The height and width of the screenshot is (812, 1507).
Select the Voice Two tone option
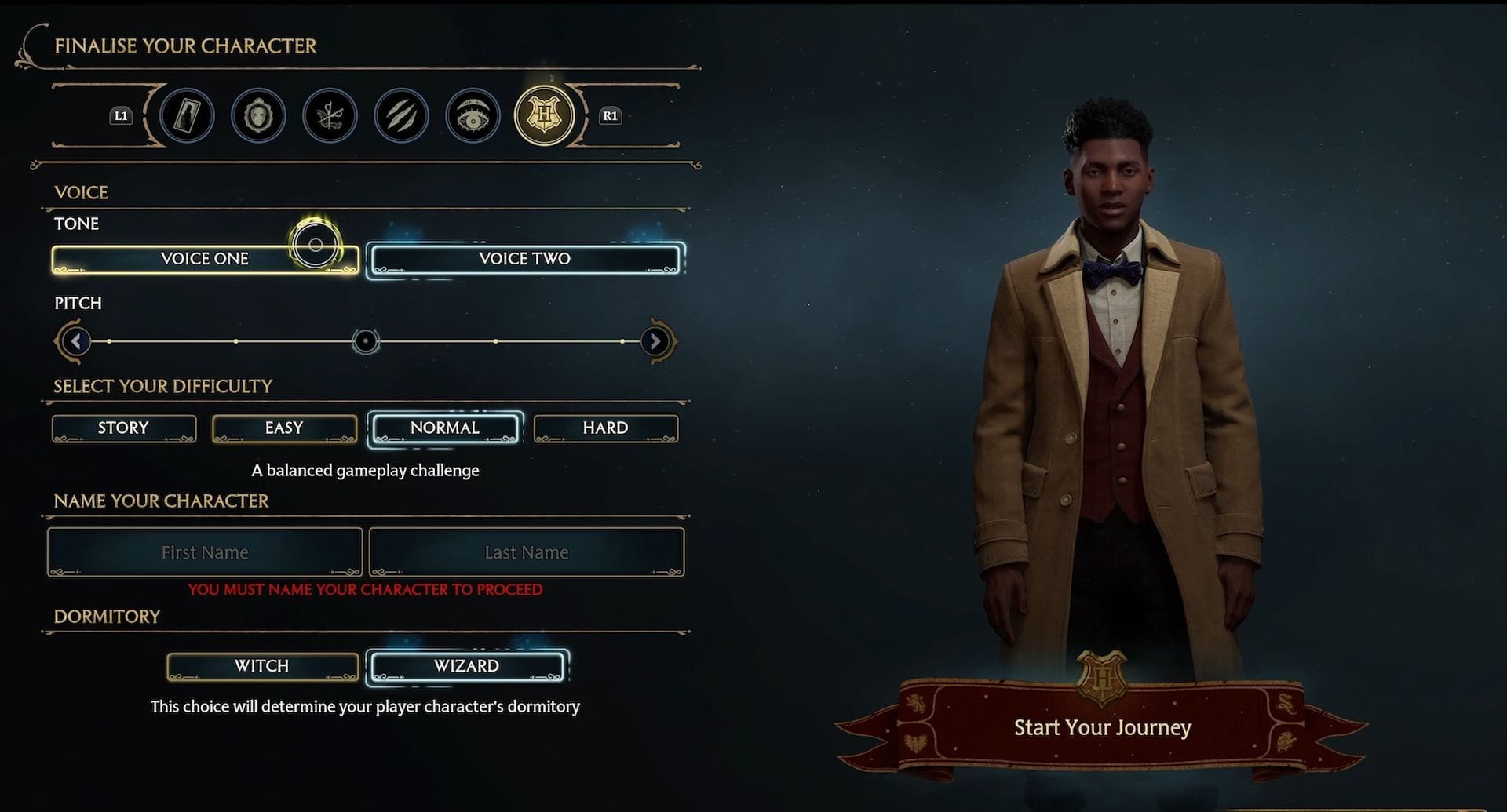point(526,259)
